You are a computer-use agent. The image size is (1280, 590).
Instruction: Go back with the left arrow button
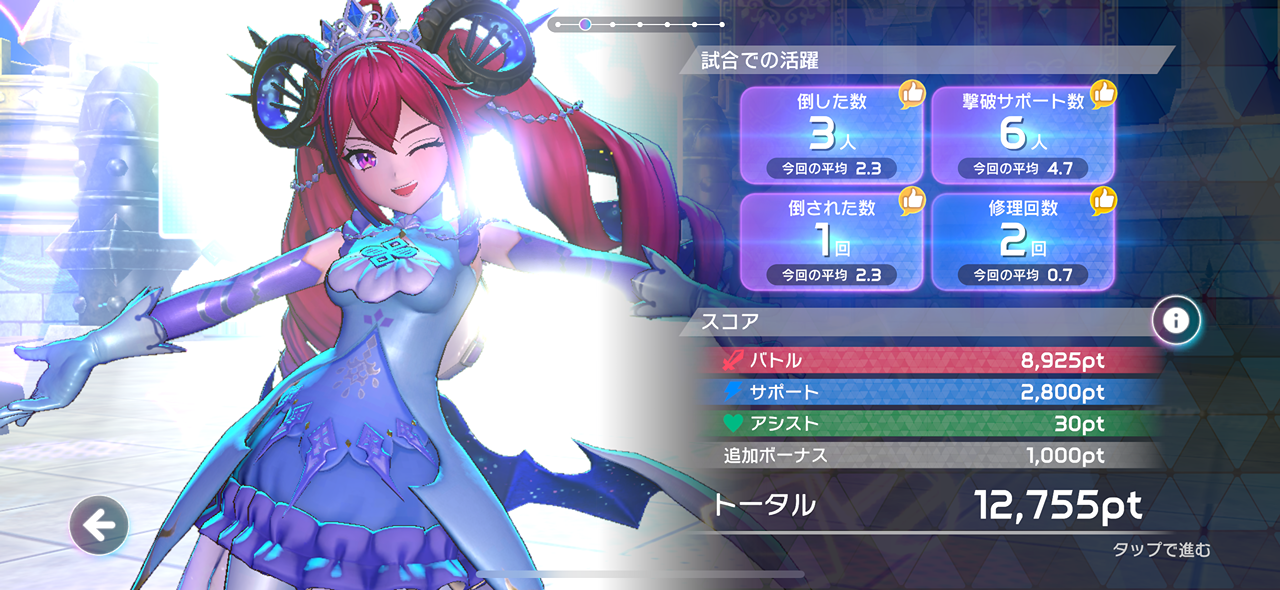pos(98,525)
